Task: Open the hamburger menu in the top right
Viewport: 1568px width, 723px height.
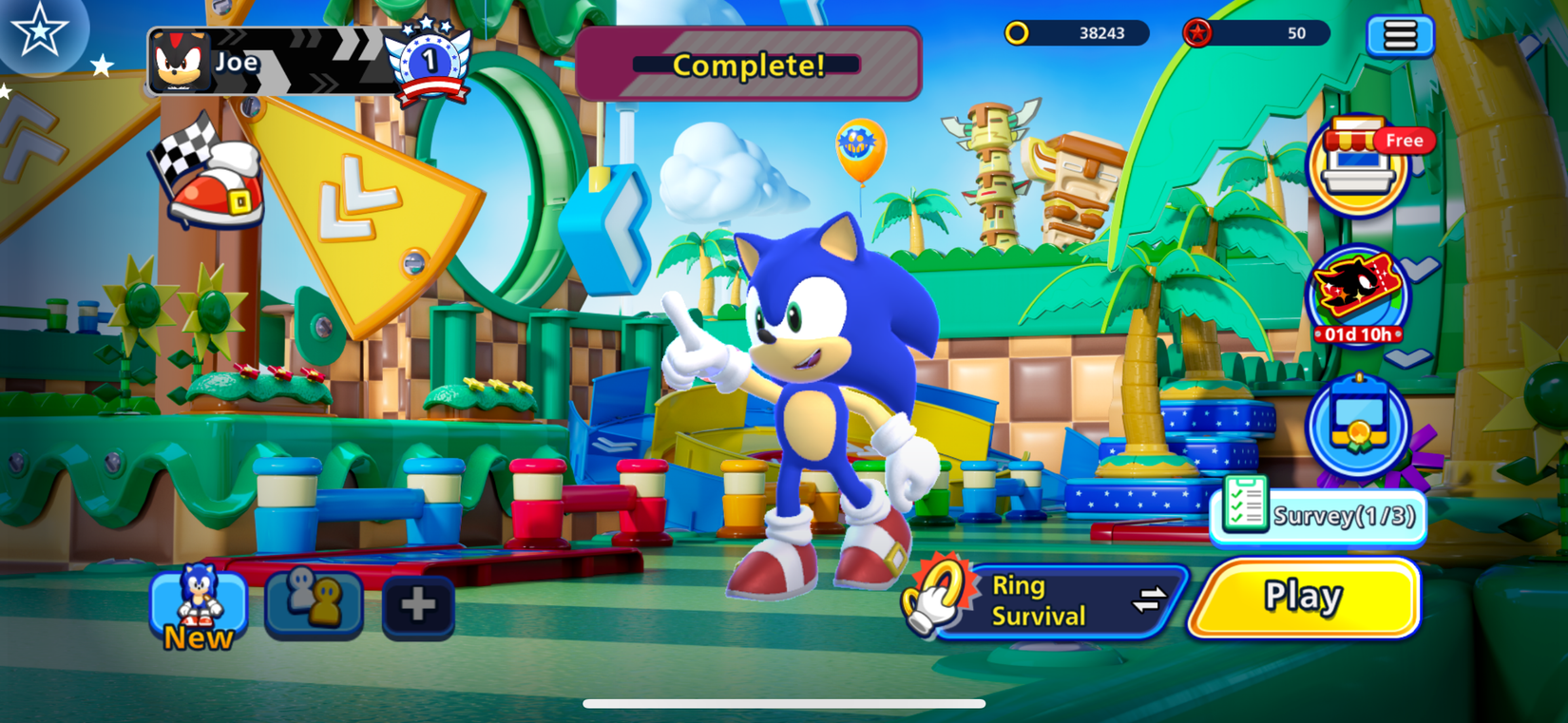Action: [x=1401, y=34]
